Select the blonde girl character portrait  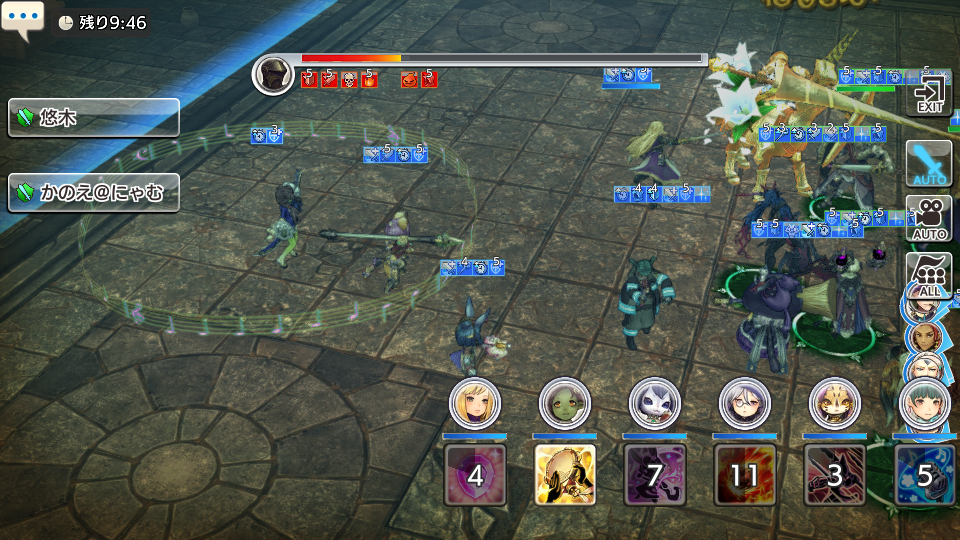[474, 403]
